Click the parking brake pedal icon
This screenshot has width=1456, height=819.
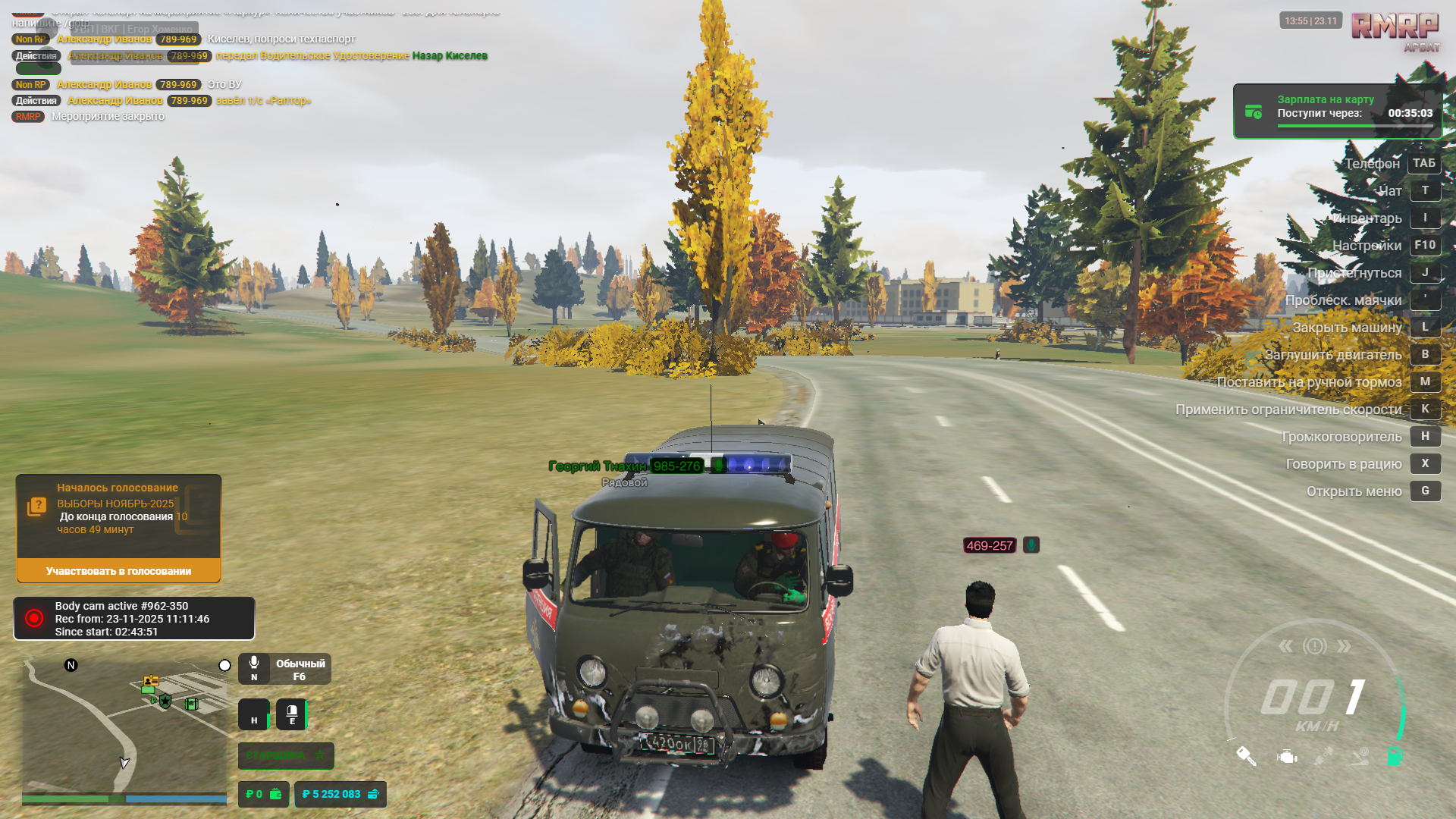(1359, 757)
